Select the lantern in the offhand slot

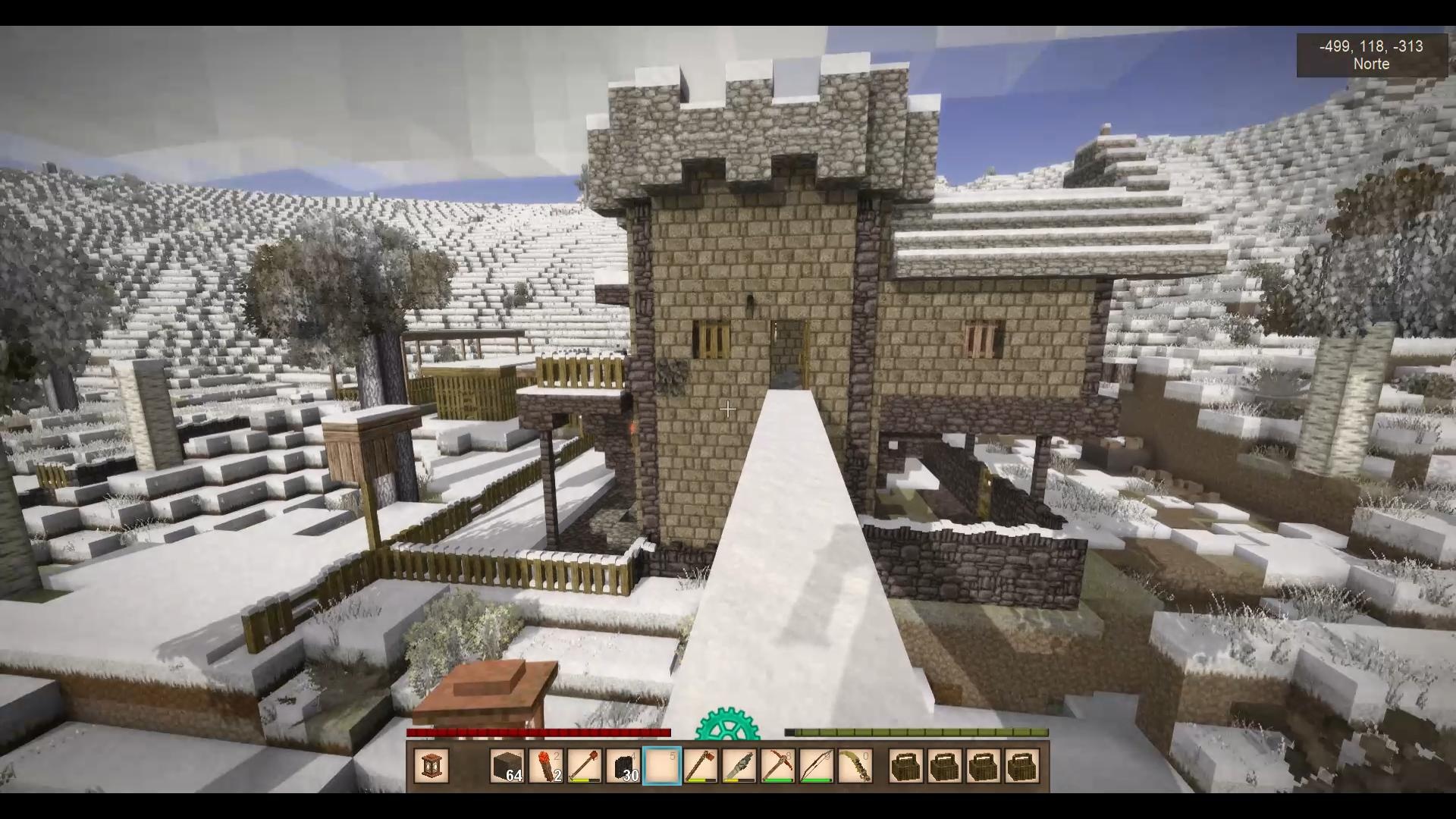431,766
